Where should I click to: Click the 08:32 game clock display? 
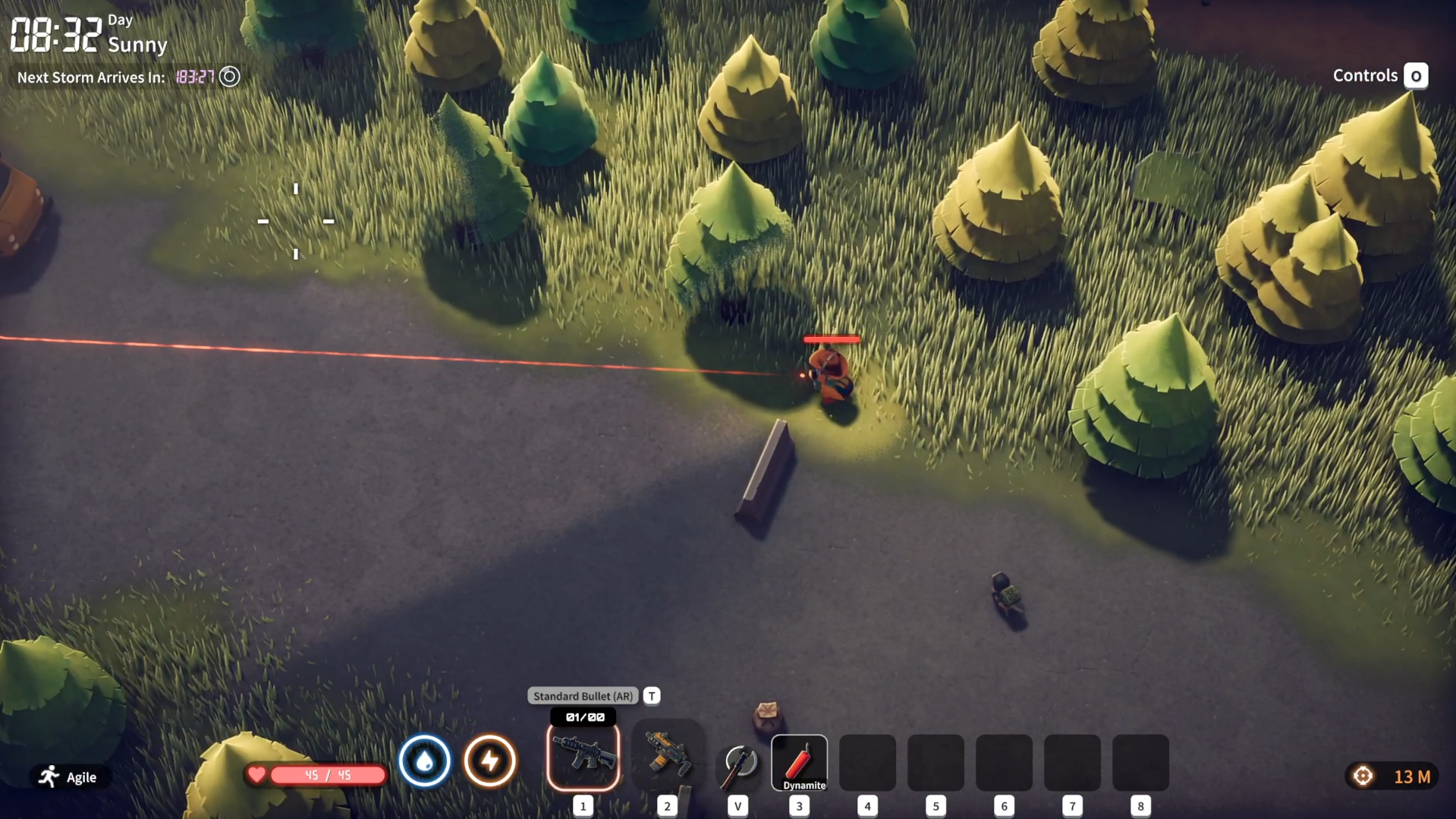point(55,33)
